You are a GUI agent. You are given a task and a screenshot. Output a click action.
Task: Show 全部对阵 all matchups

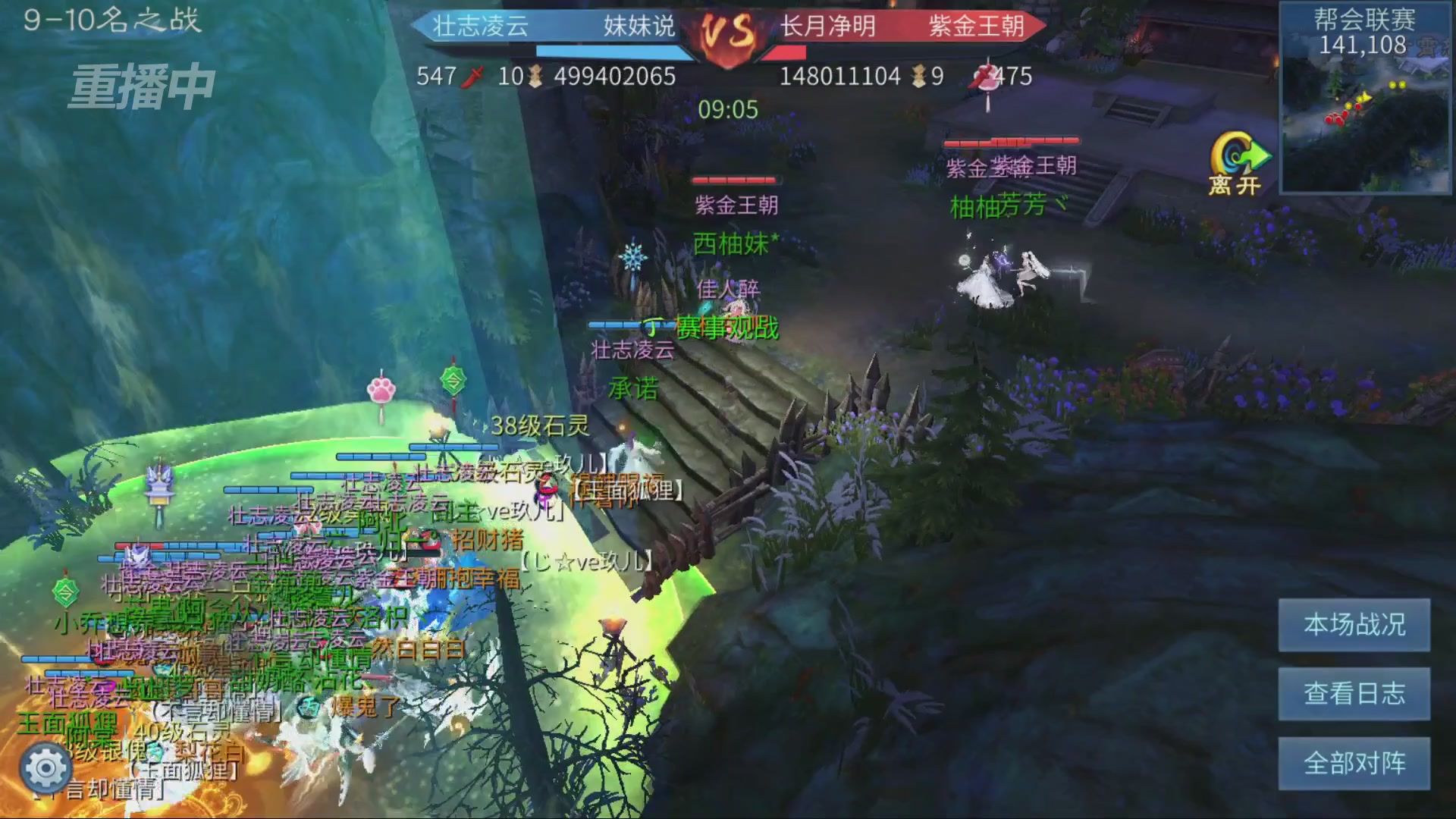(1354, 763)
